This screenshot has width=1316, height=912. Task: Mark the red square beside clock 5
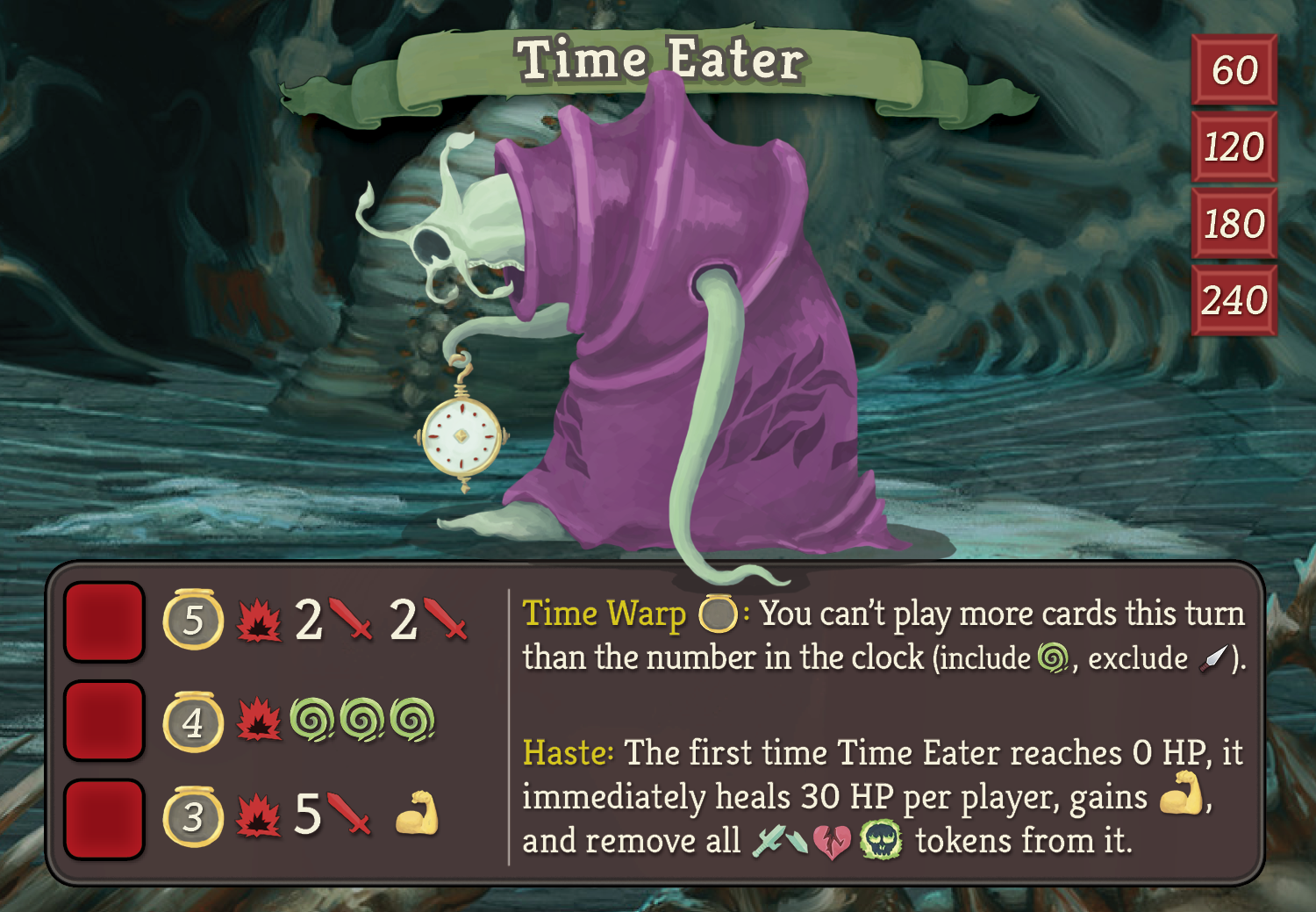[x=104, y=621]
